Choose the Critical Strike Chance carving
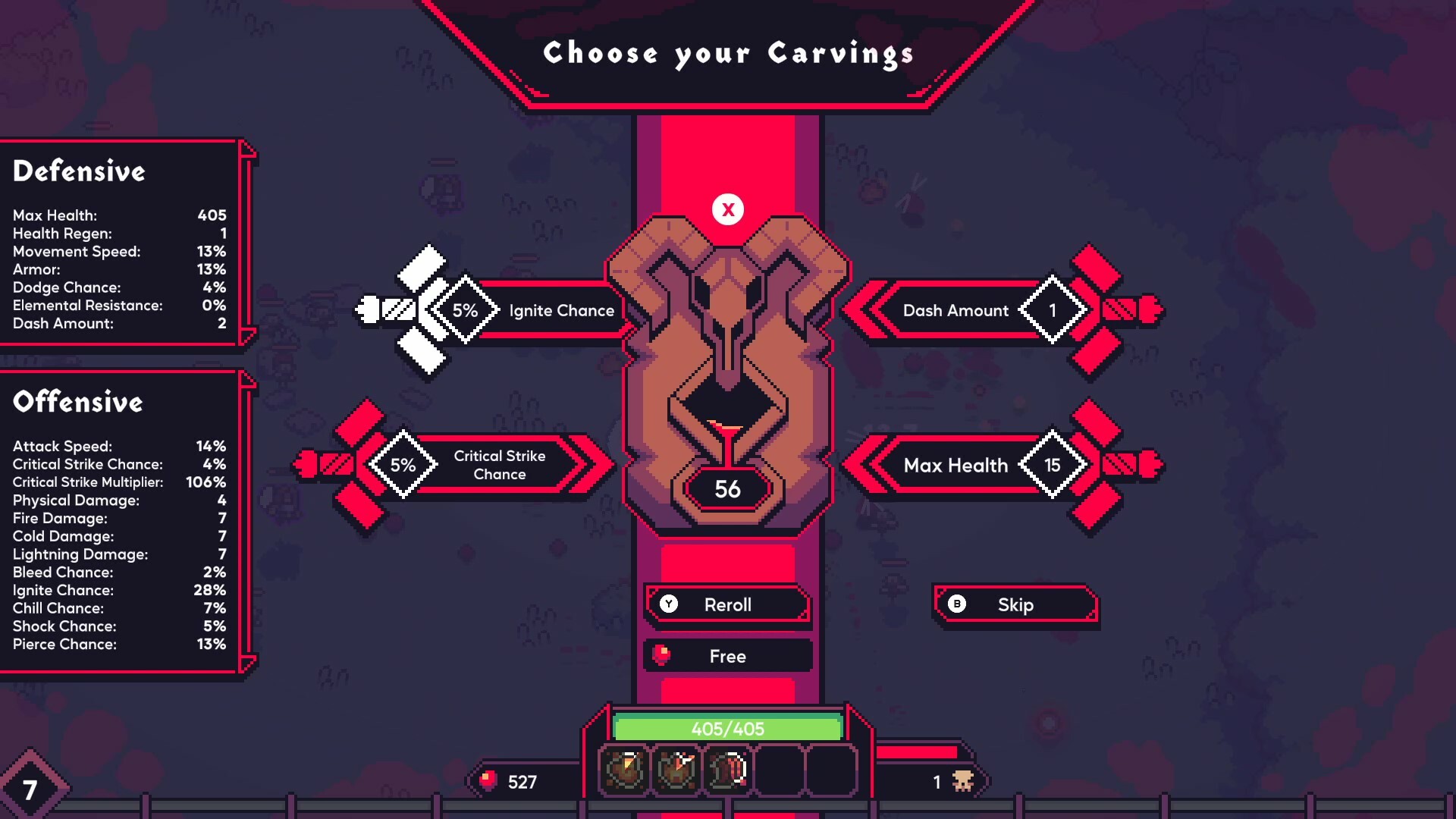Viewport: 1456px width, 819px height. [500, 466]
